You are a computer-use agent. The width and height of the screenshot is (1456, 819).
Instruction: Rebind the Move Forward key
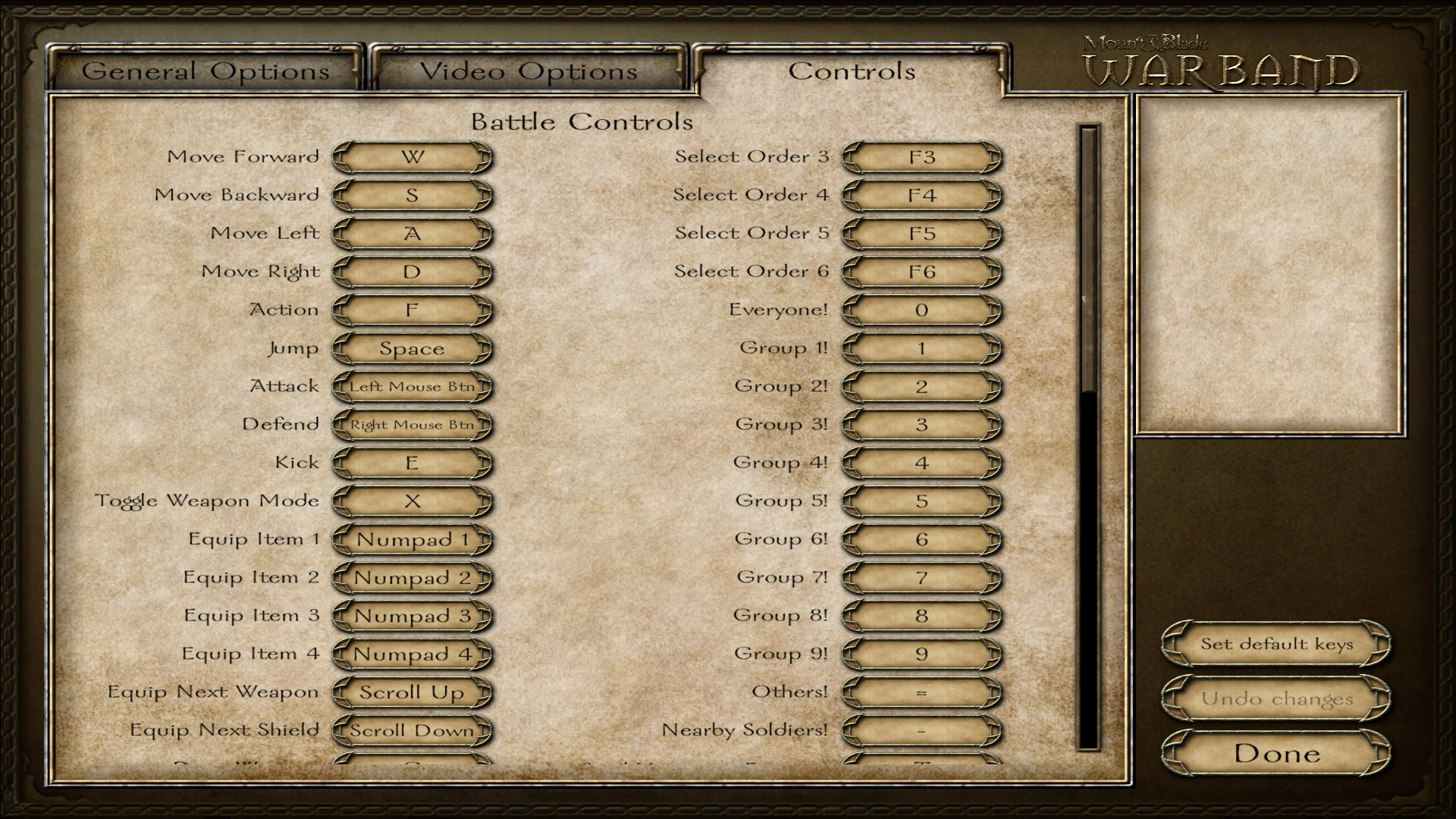pyautogui.click(x=412, y=157)
